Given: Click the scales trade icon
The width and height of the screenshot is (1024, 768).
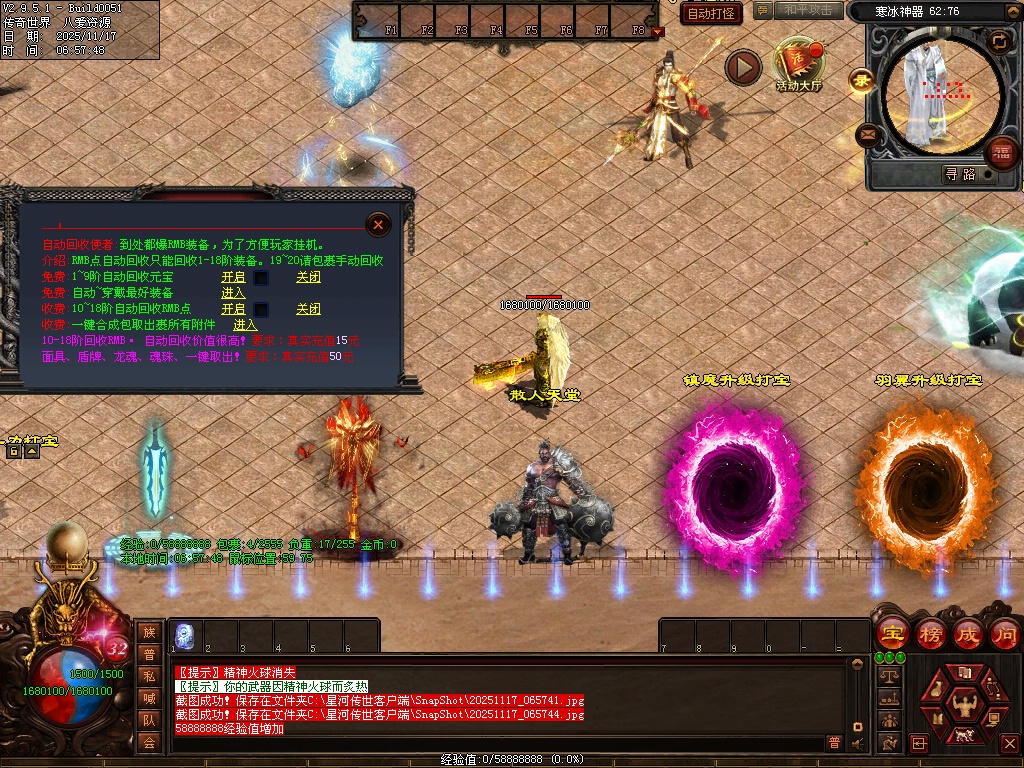Looking at the screenshot, I should tap(887, 675).
